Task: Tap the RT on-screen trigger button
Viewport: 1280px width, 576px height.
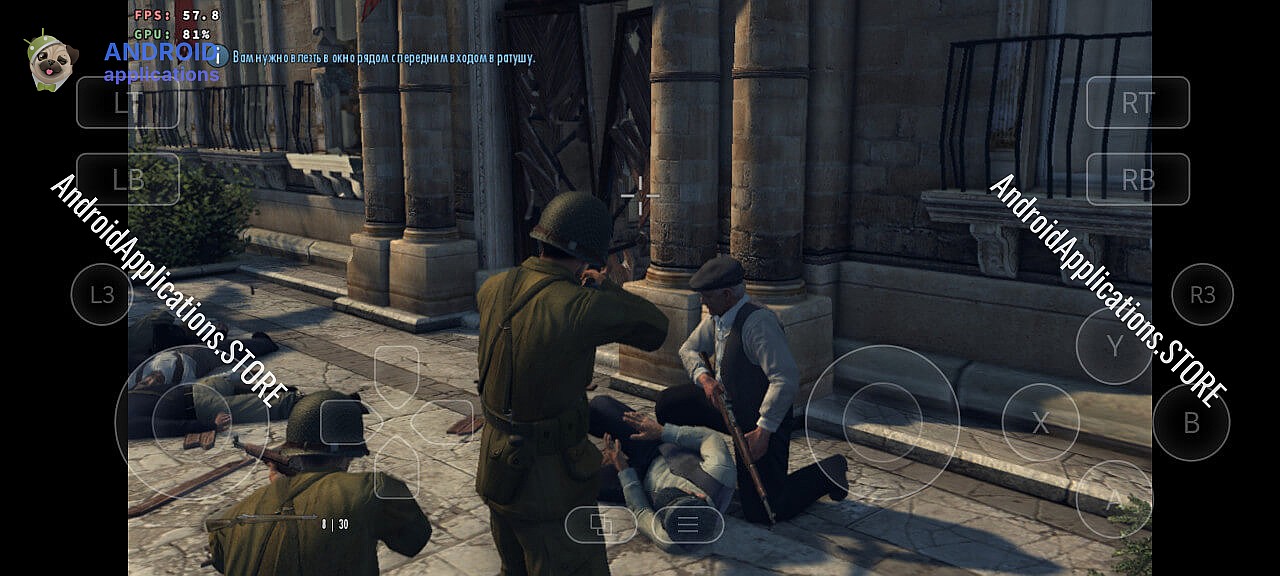Action: pos(1138,102)
